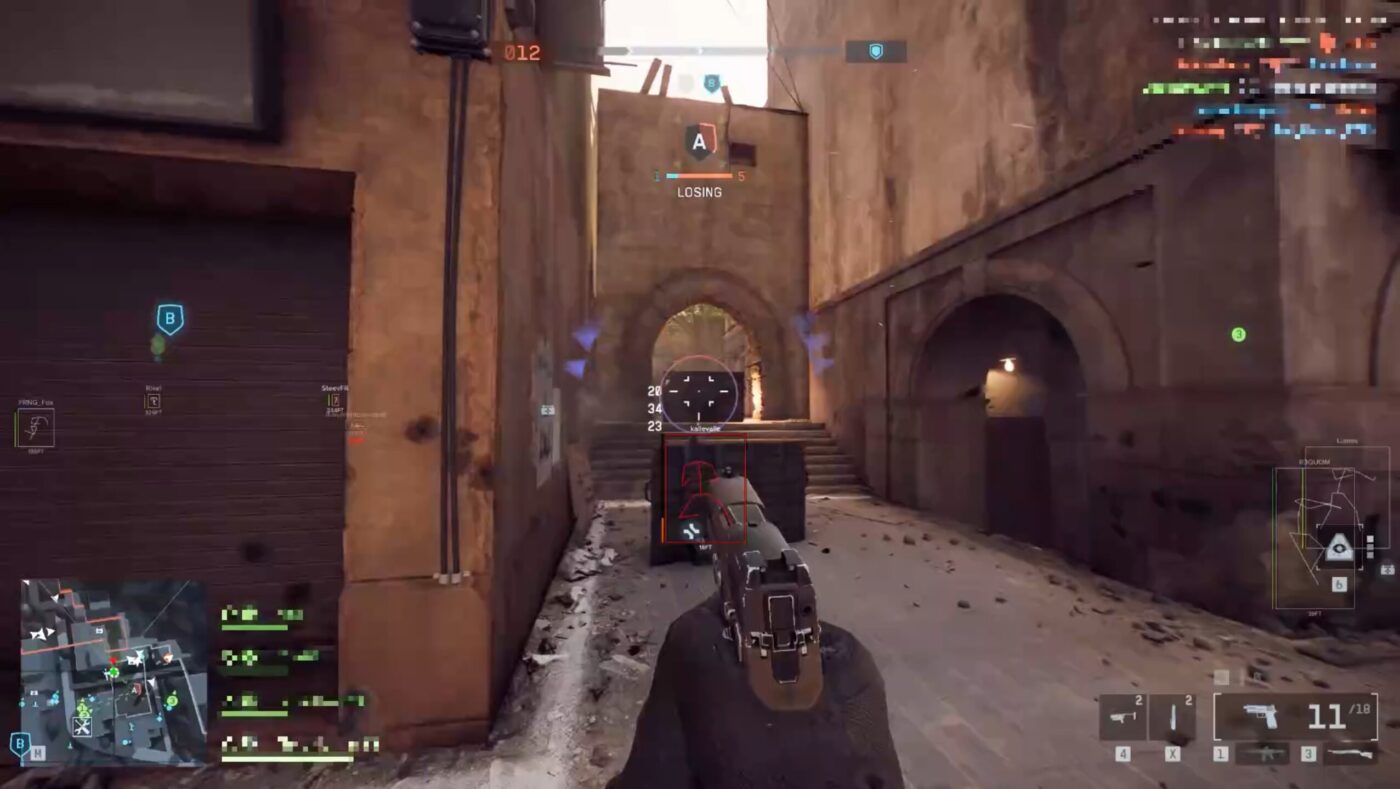The height and width of the screenshot is (789, 1400).
Task: Click the wrench repair icon on the minimap
Action: pyautogui.click(x=81, y=727)
